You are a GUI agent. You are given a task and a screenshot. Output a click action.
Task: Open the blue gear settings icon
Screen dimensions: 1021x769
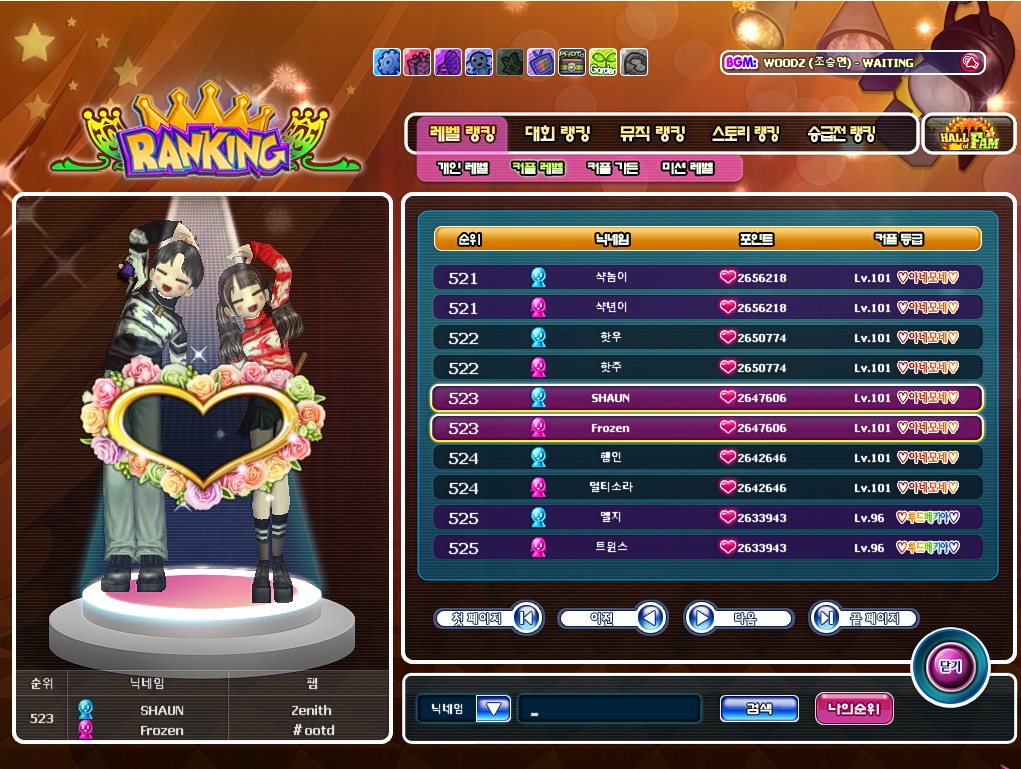tap(386, 62)
